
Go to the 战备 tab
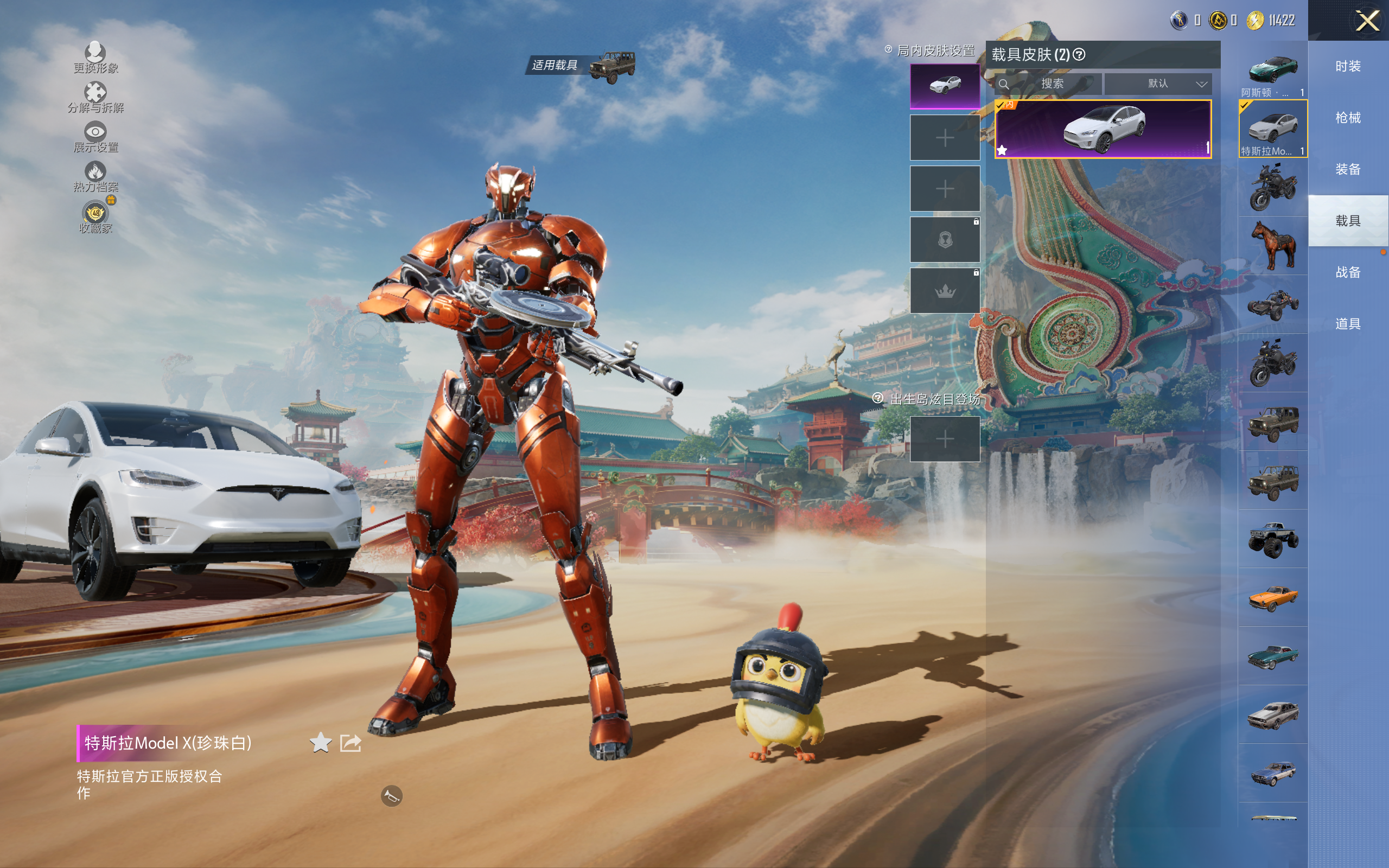click(1348, 273)
